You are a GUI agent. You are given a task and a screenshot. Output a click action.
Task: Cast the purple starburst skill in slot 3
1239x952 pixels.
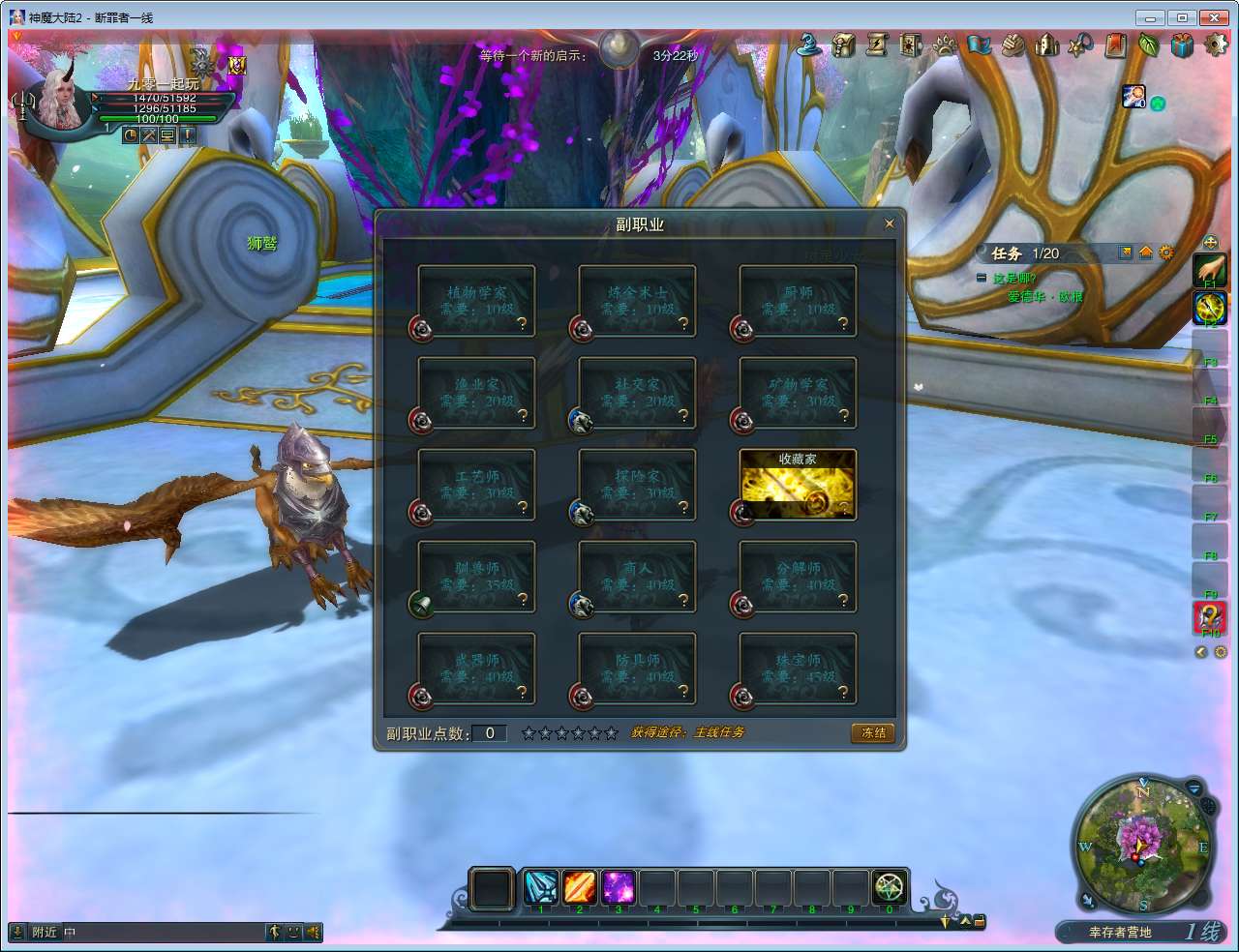pyautogui.click(x=618, y=887)
